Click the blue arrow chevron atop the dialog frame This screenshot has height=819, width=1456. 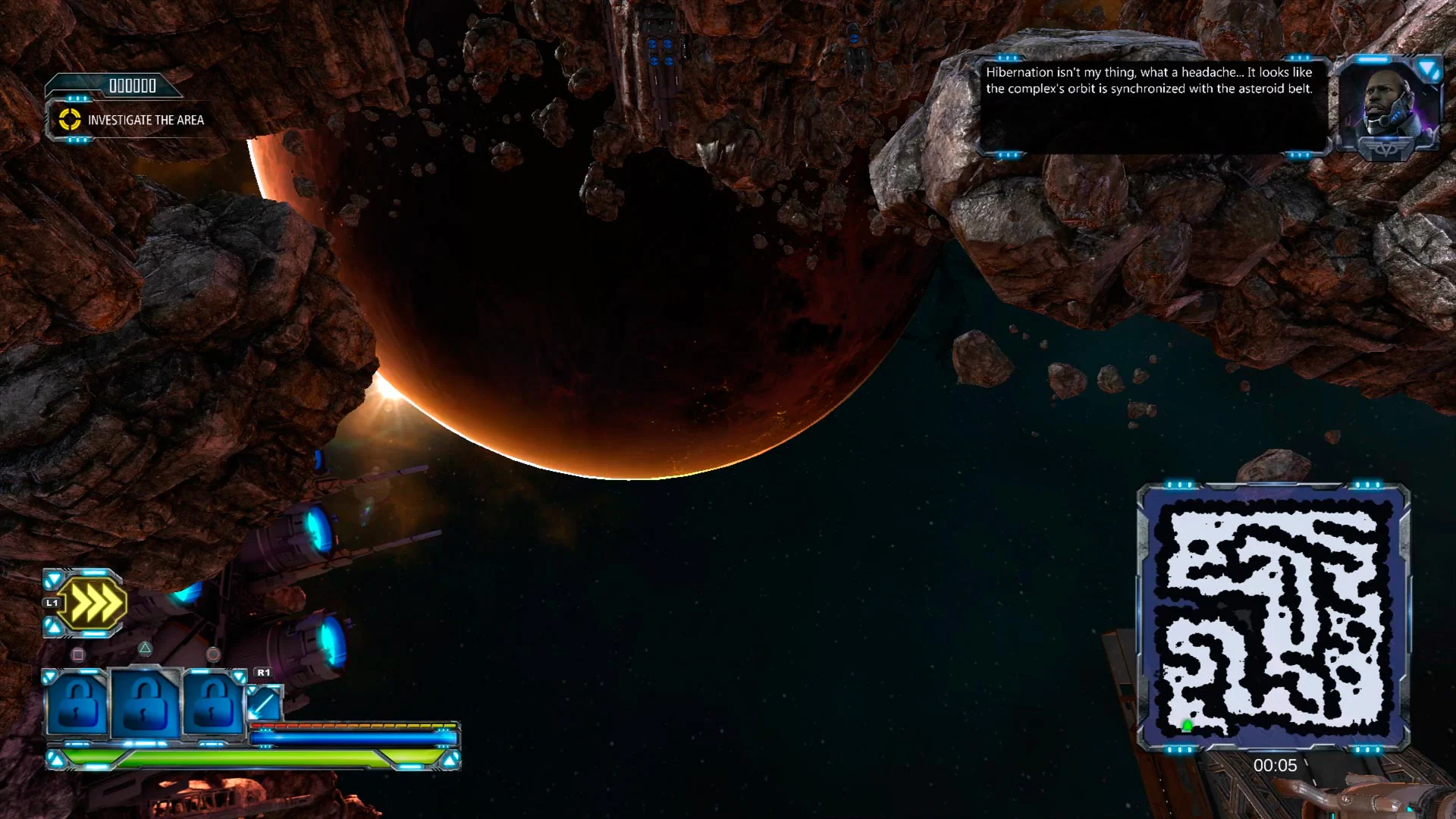(1426, 69)
